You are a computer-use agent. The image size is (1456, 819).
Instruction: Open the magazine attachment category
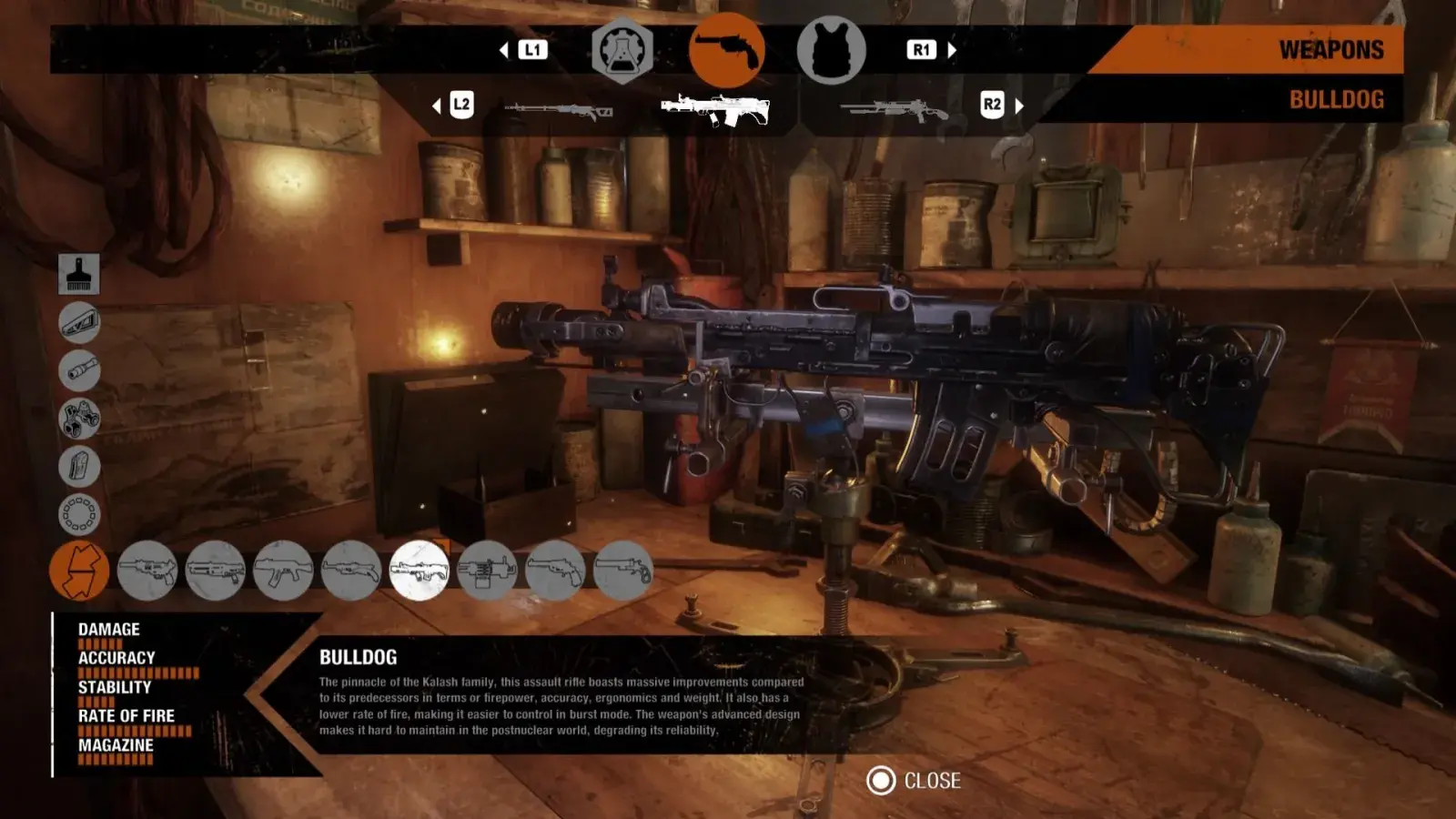(x=79, y=467)
